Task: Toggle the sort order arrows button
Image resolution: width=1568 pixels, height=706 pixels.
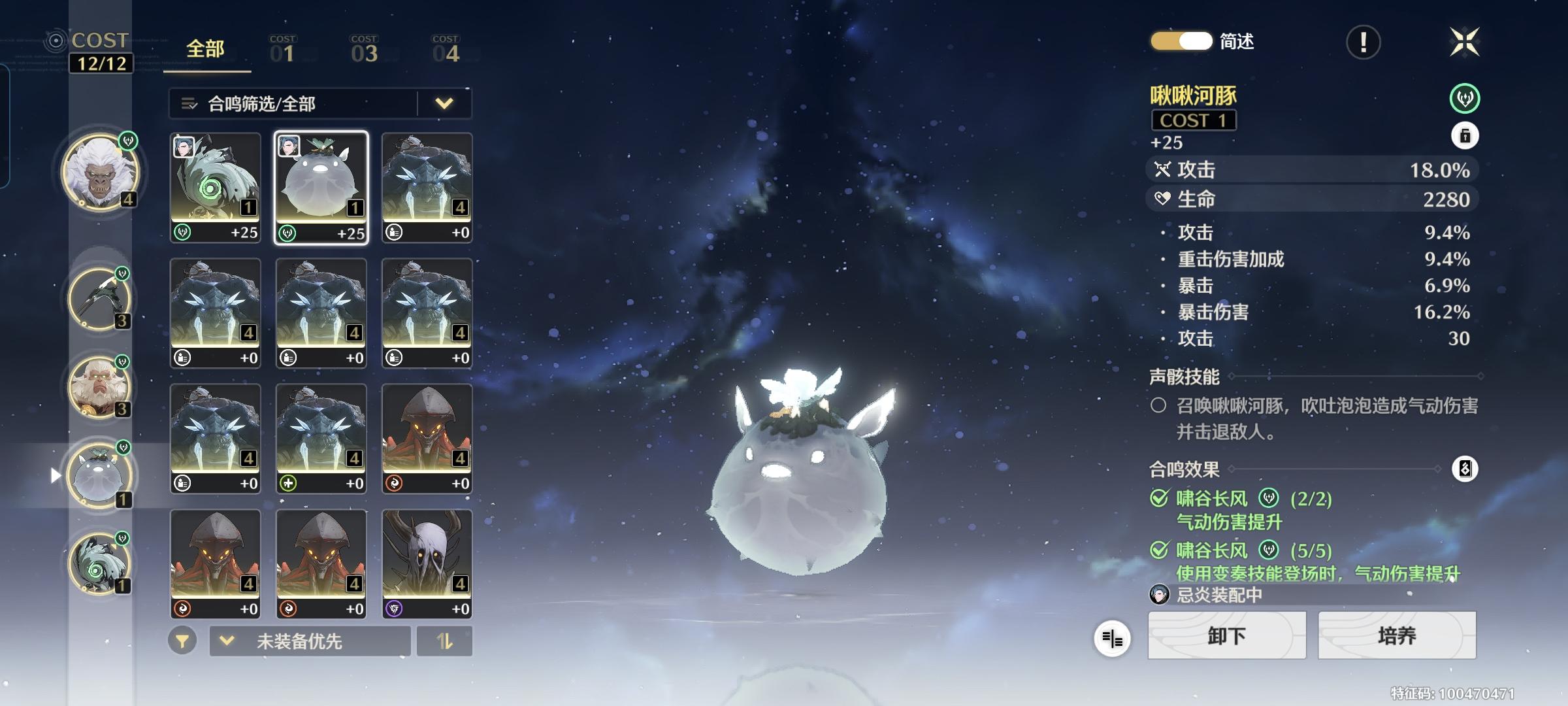Action: [444, 641]
